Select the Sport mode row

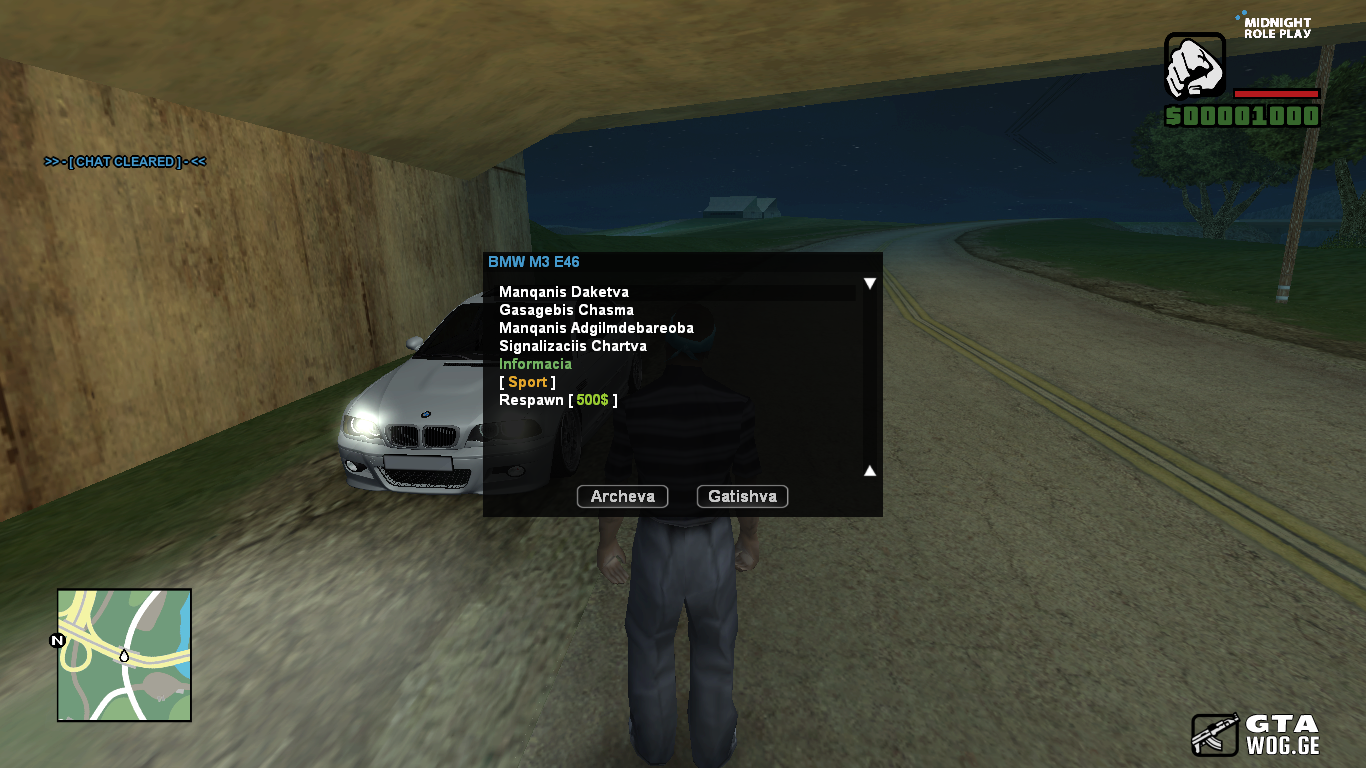[x=527, y=382]
